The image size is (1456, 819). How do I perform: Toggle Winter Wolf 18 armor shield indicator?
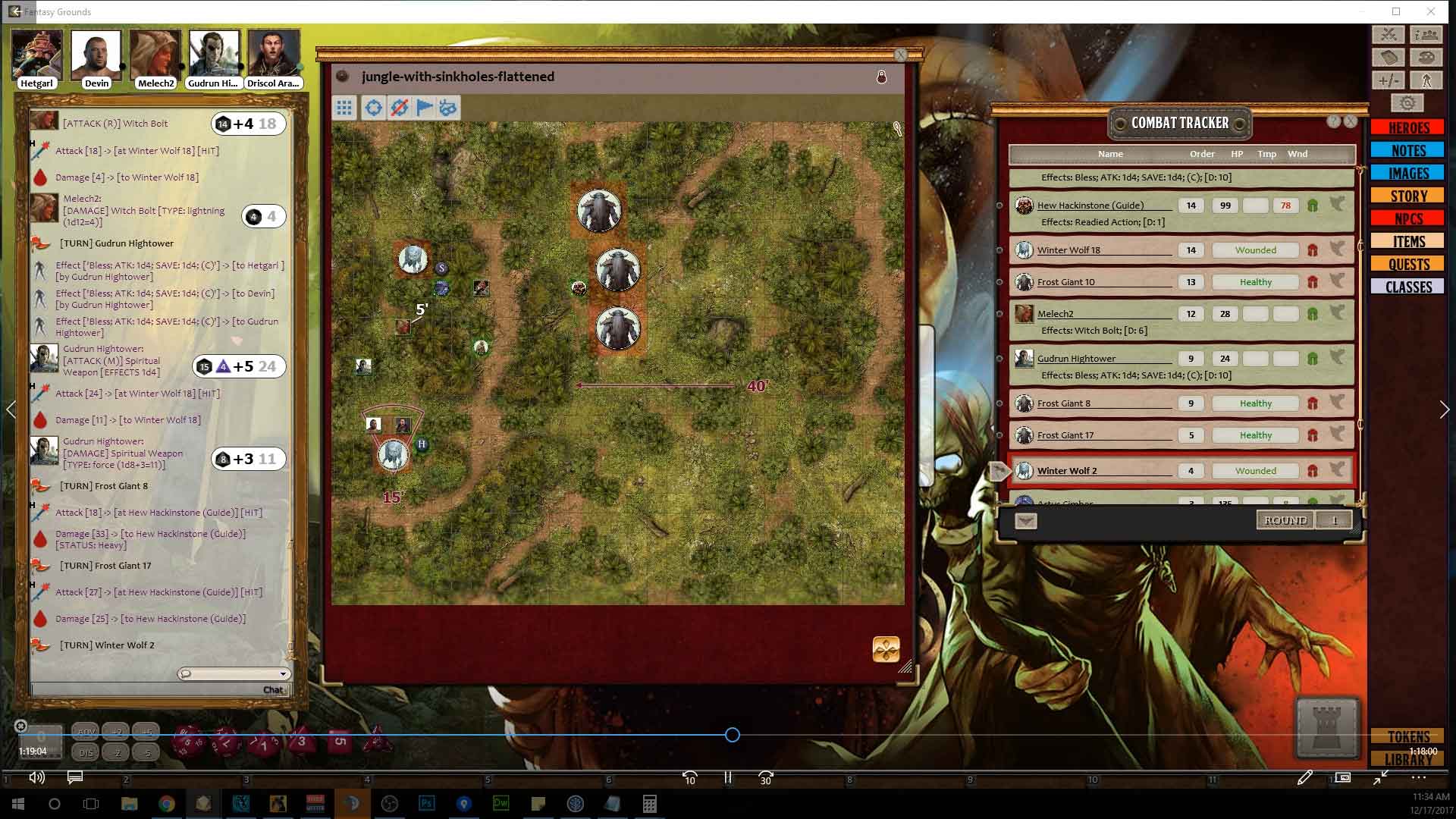click(x=1313, y=249)
